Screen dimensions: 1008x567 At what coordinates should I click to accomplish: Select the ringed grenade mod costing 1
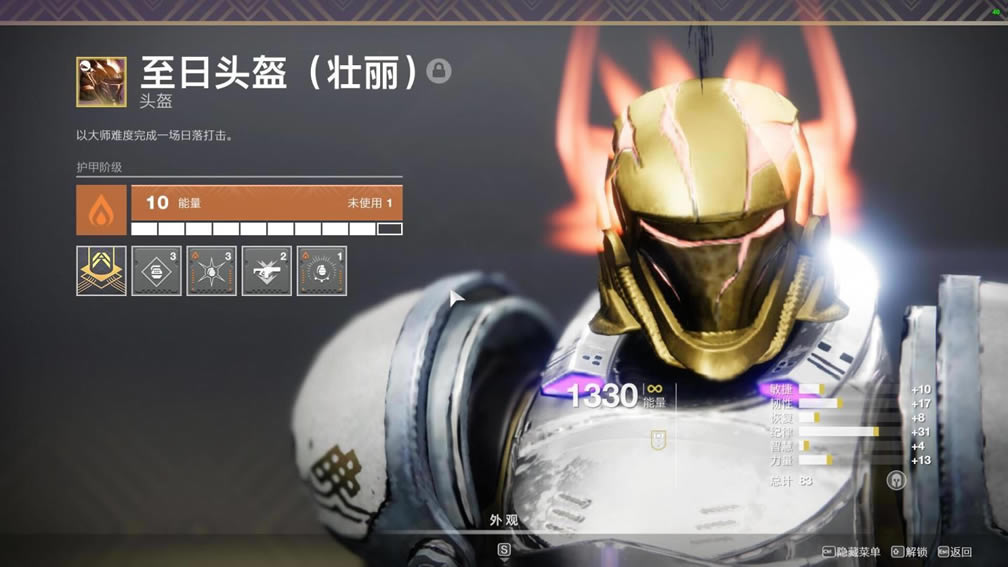(x=321, y=271)
